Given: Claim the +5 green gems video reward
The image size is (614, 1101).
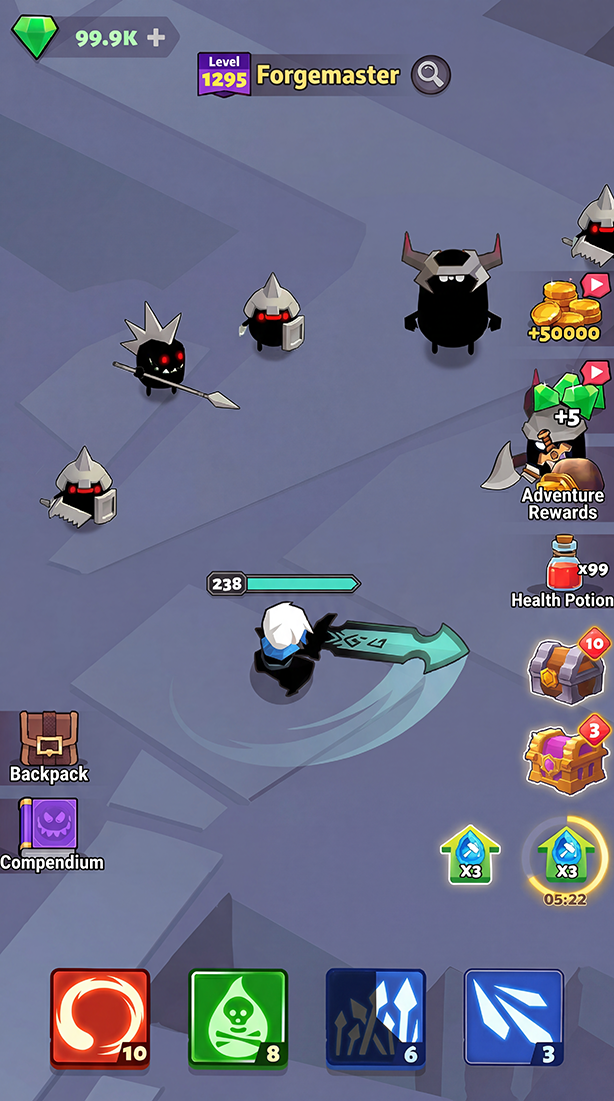Looking at the screenshot, I should (568, 396).
